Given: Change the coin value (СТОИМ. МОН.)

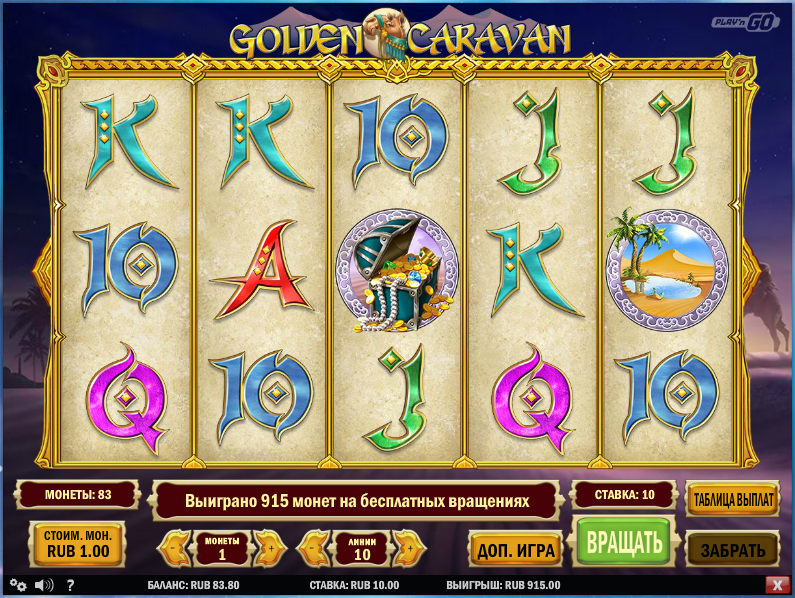Looking at the screenshot, I should click(x=78, y=543).
